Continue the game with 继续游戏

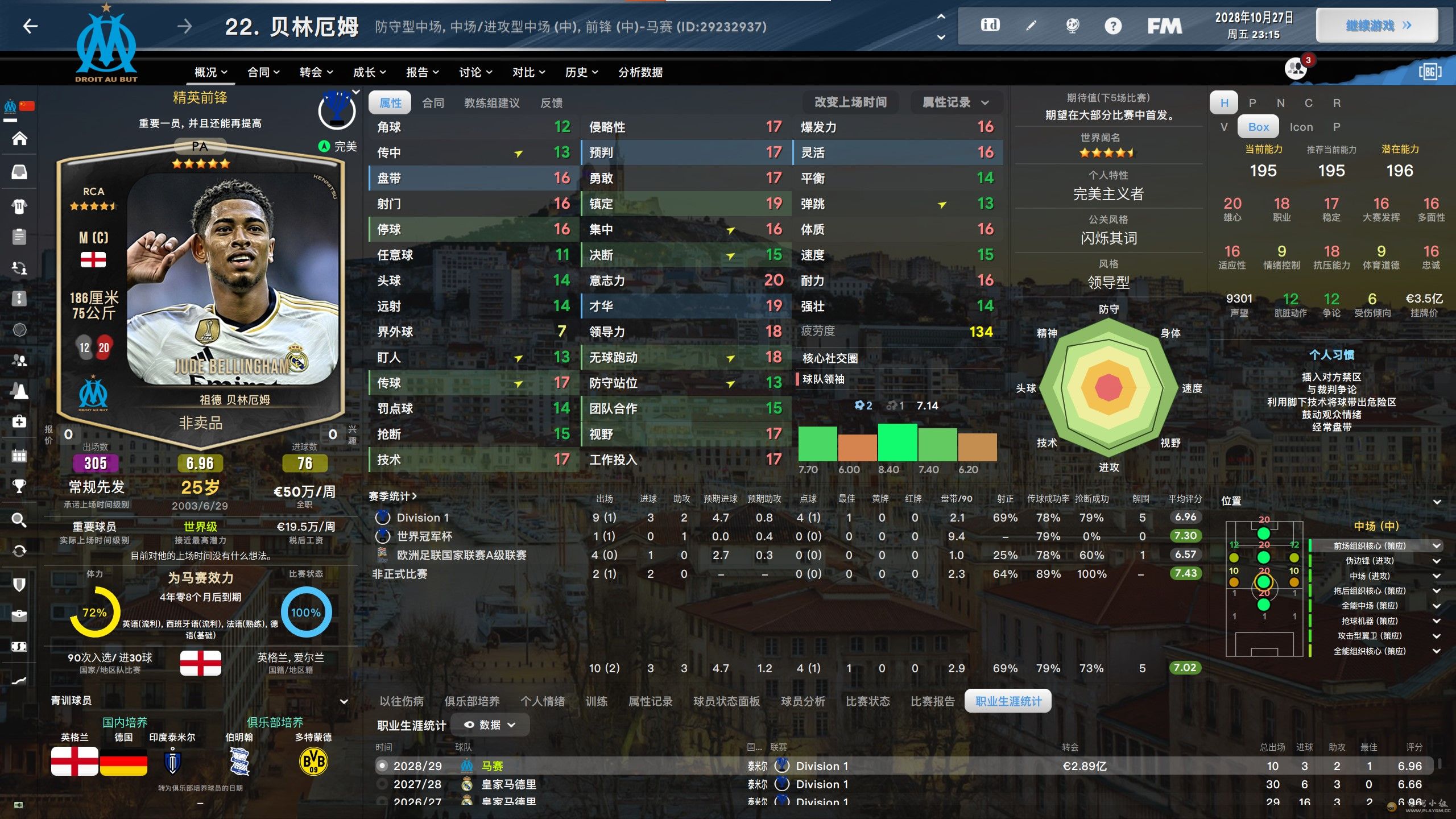pos(1377,26)
